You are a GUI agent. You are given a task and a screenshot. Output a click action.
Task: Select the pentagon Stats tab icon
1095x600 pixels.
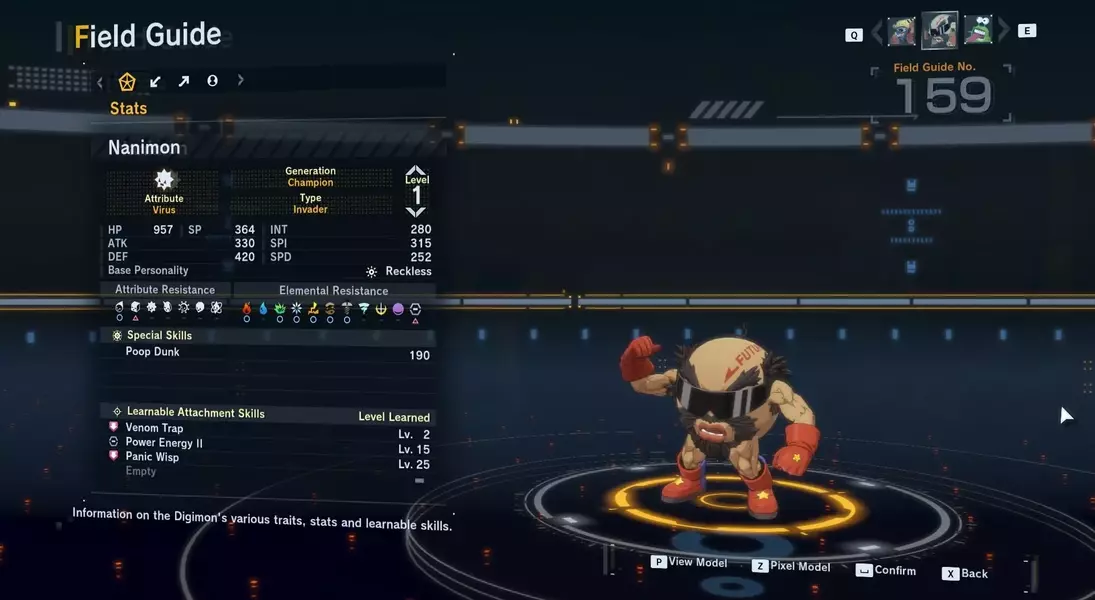point(127,82)
